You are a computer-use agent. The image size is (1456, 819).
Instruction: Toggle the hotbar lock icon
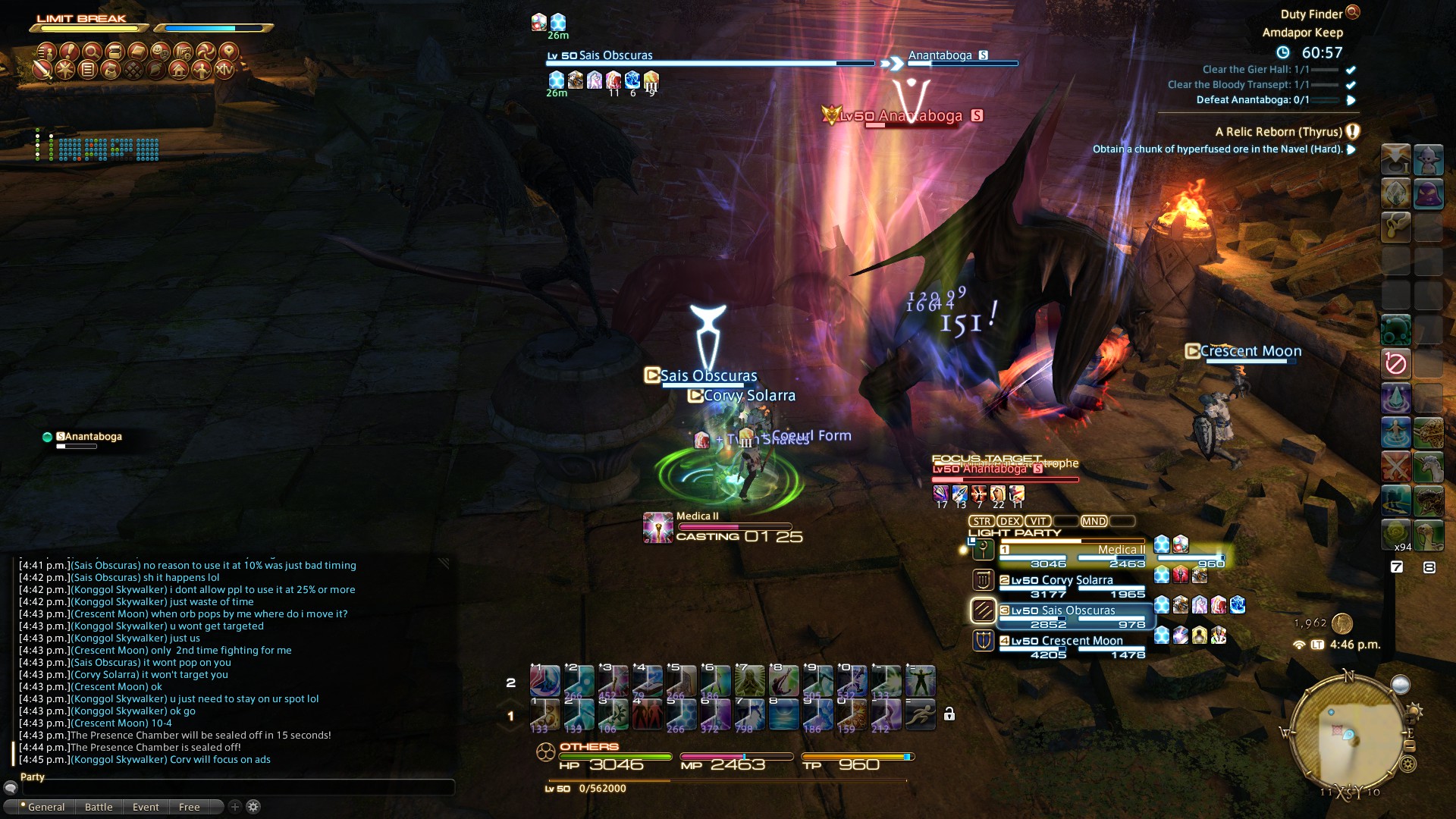pyautogui.click(x=949, y=714)
